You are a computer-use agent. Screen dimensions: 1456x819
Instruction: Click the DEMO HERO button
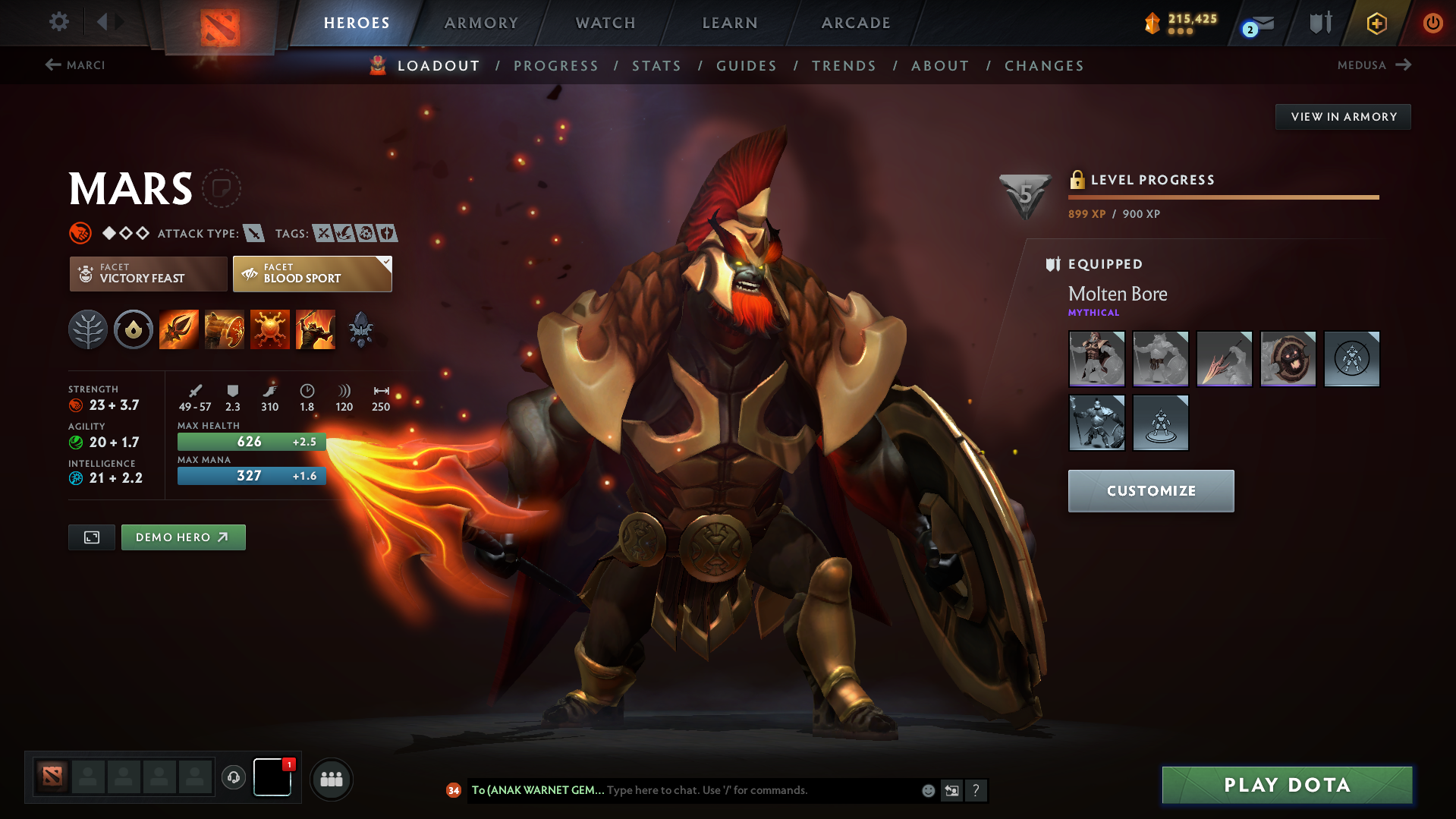[183, 537]
